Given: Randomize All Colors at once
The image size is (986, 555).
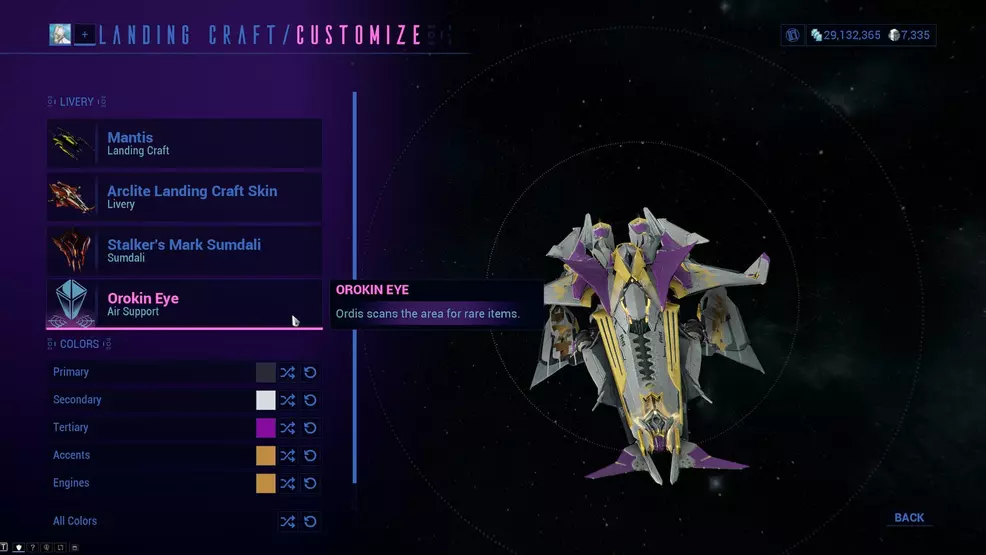Looking at the screenshot, I should tap(288, 521).
